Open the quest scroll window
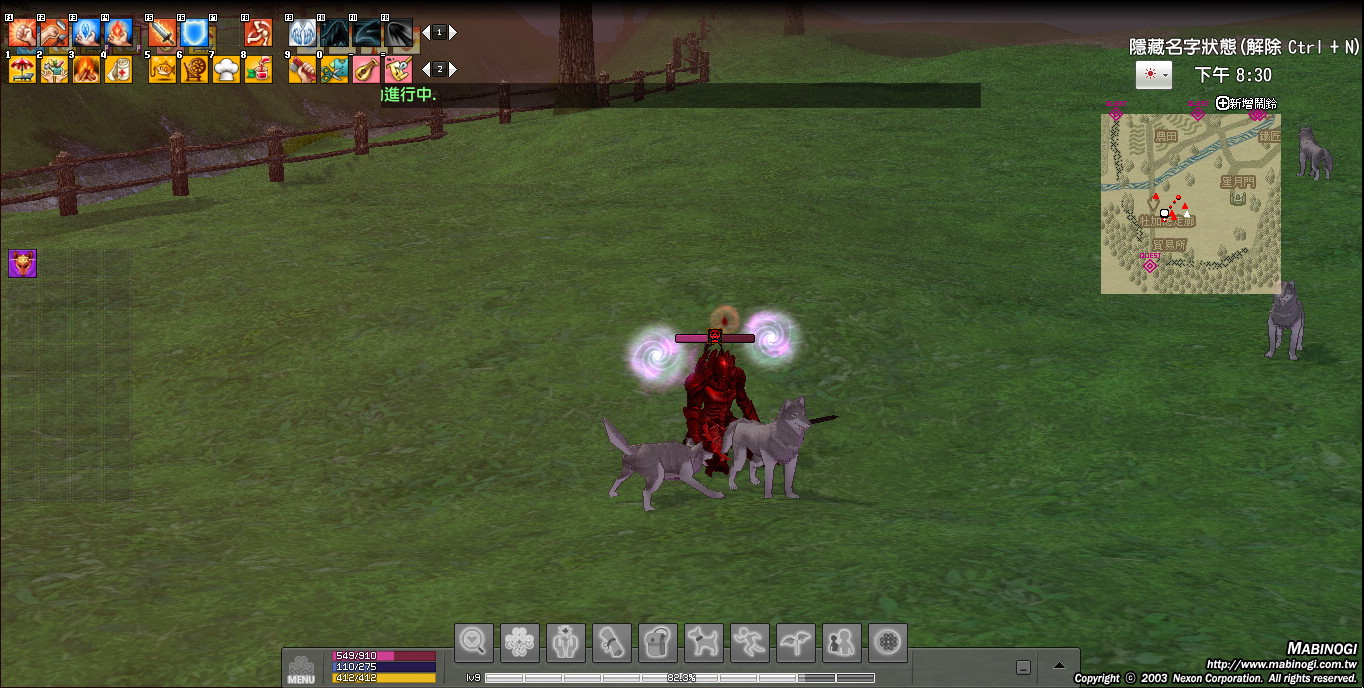This screenshot has height=688, width=1364. [x=612, y=642]
